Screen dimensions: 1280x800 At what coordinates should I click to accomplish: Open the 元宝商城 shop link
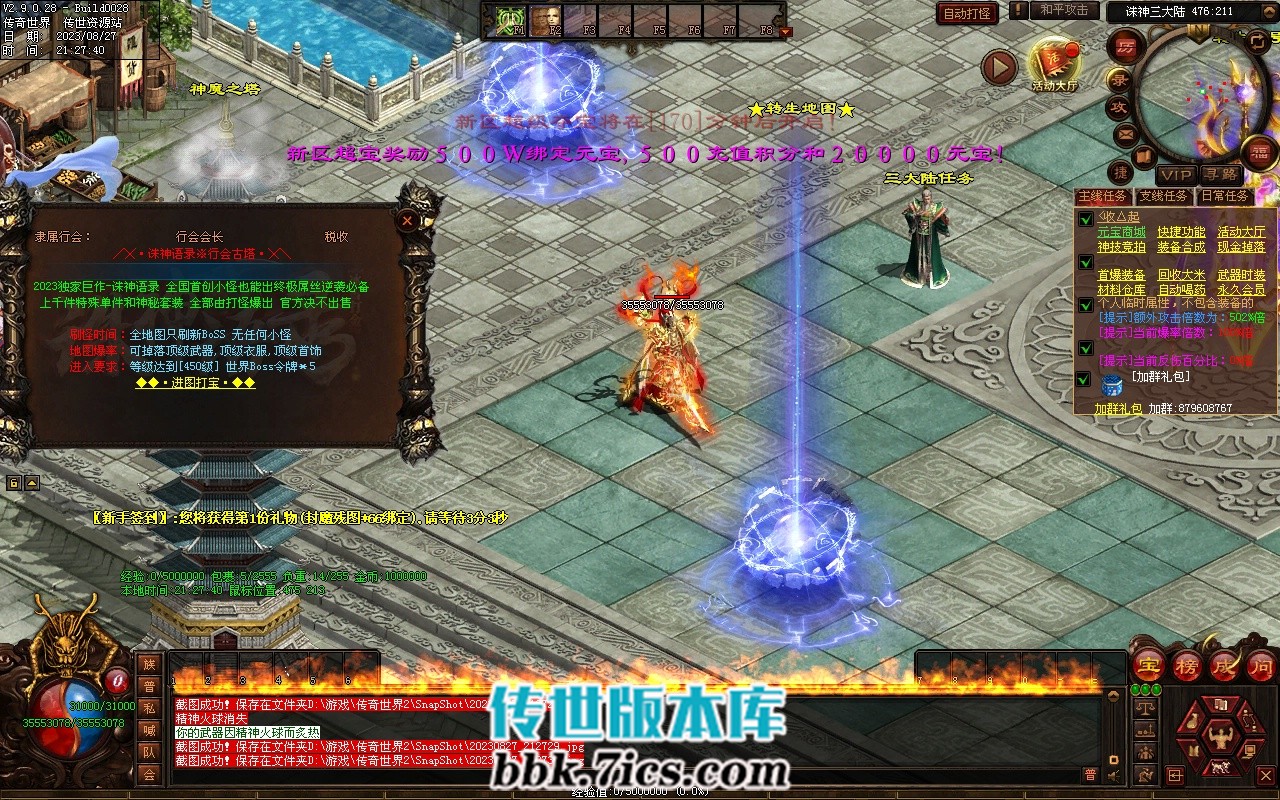tap(1121, 232)
